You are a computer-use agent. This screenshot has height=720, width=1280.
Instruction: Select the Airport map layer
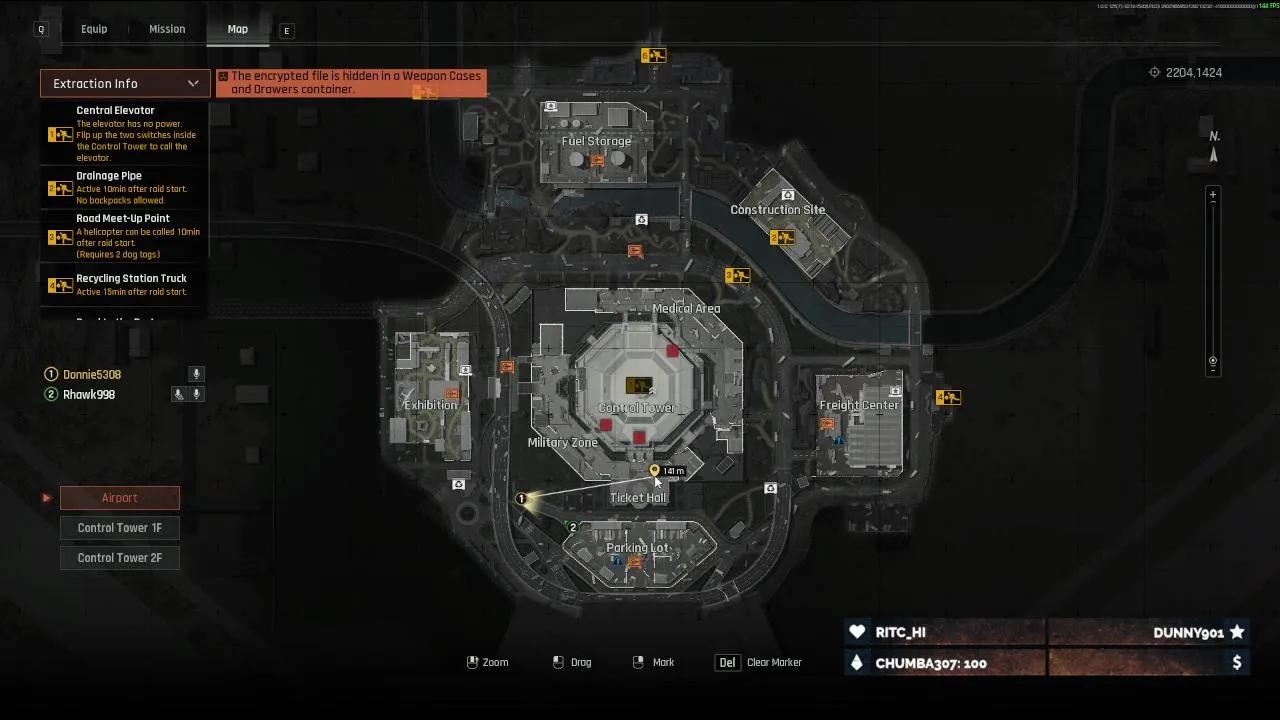tap(120, 498)
